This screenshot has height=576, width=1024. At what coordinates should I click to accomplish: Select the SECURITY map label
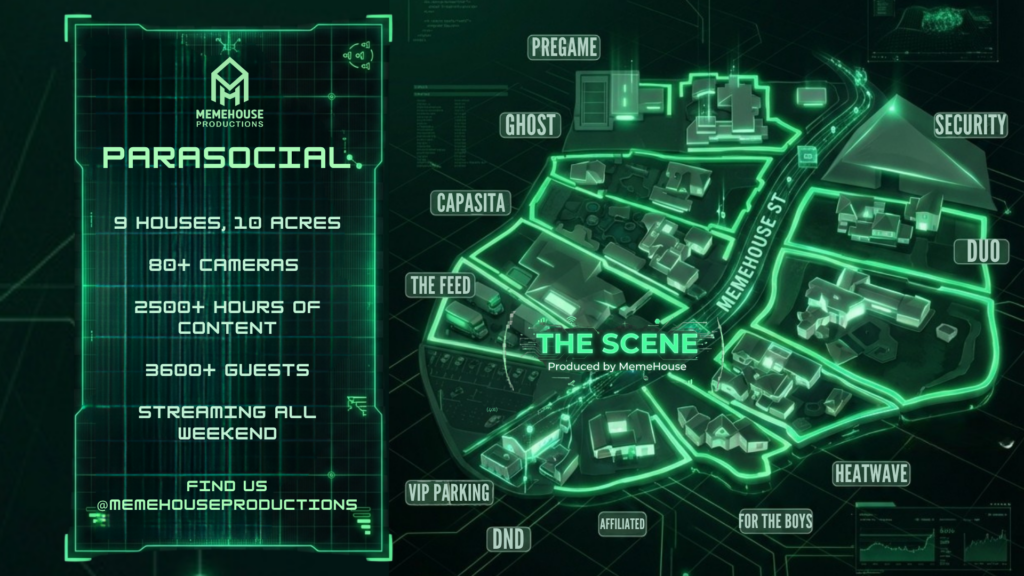pos(970,125)
